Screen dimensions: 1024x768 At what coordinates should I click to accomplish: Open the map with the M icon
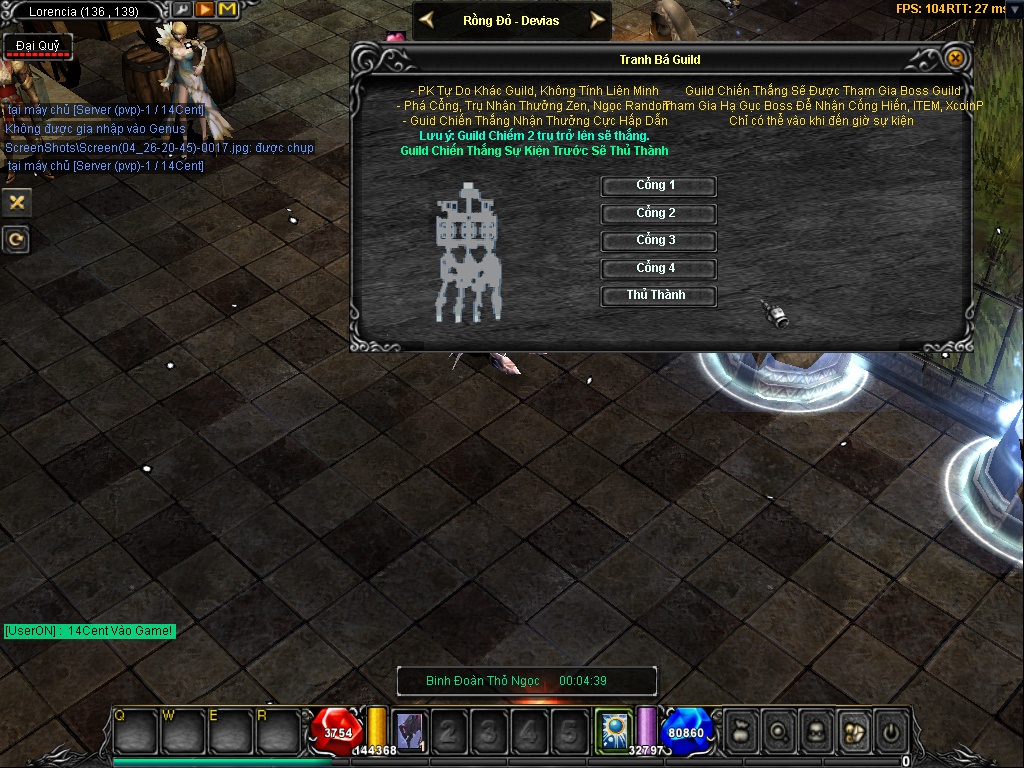(x=227, y=10)
